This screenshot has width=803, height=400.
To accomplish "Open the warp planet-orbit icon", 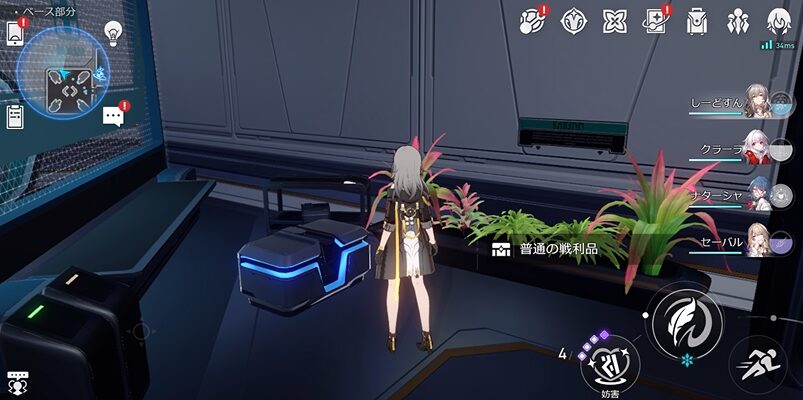I will pyautogui.click(x=531, y=20).
